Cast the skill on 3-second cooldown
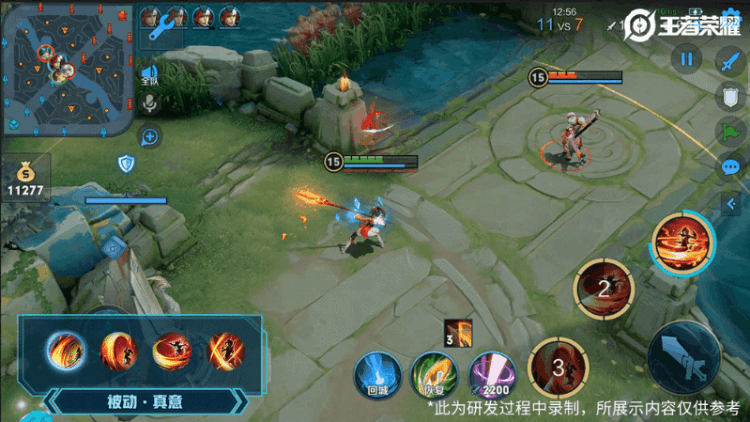750x422 pixels. pos(558,366)
